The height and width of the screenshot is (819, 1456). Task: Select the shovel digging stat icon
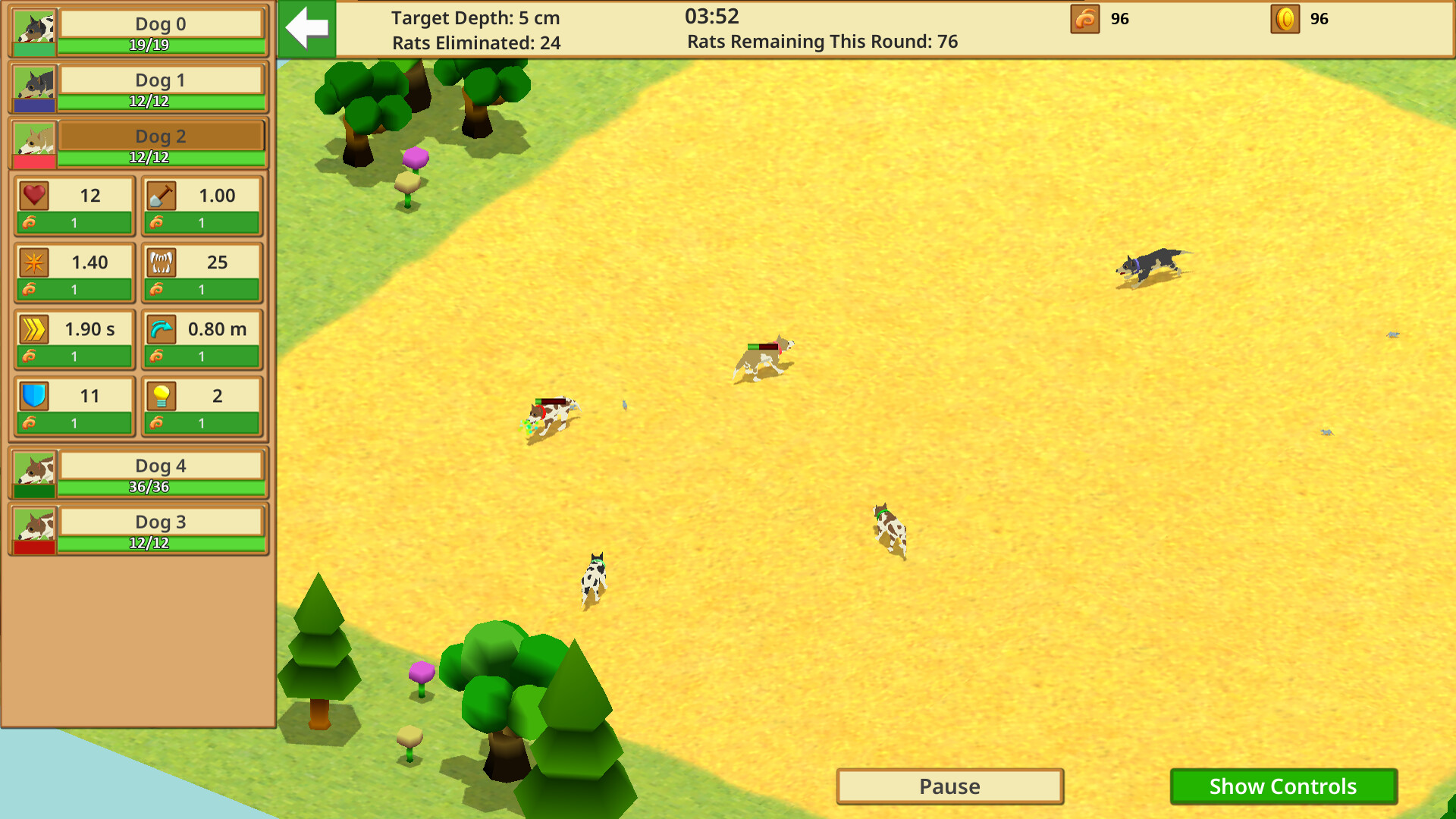[162, 195]
